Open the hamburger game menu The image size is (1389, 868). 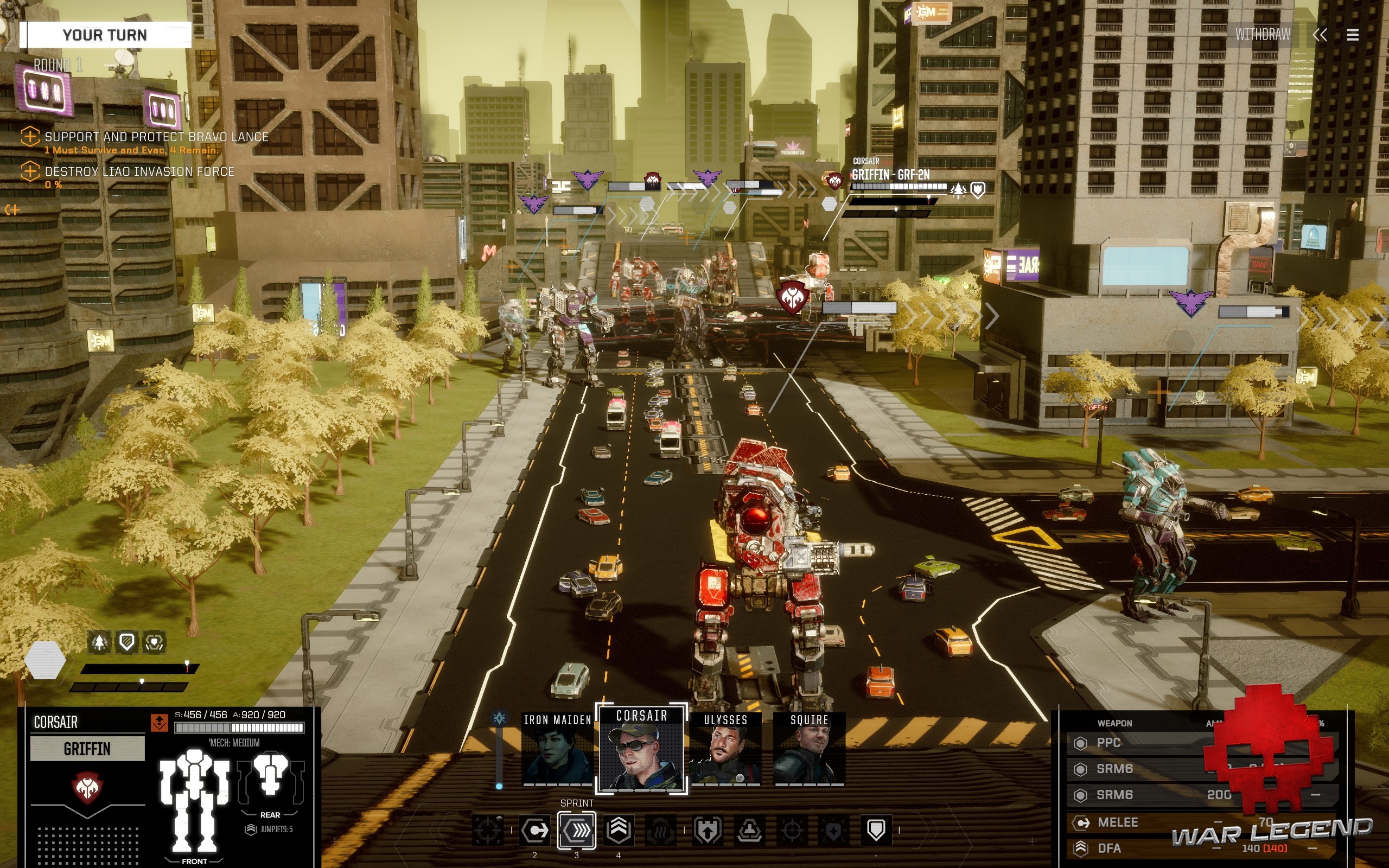coord(1352,36)
